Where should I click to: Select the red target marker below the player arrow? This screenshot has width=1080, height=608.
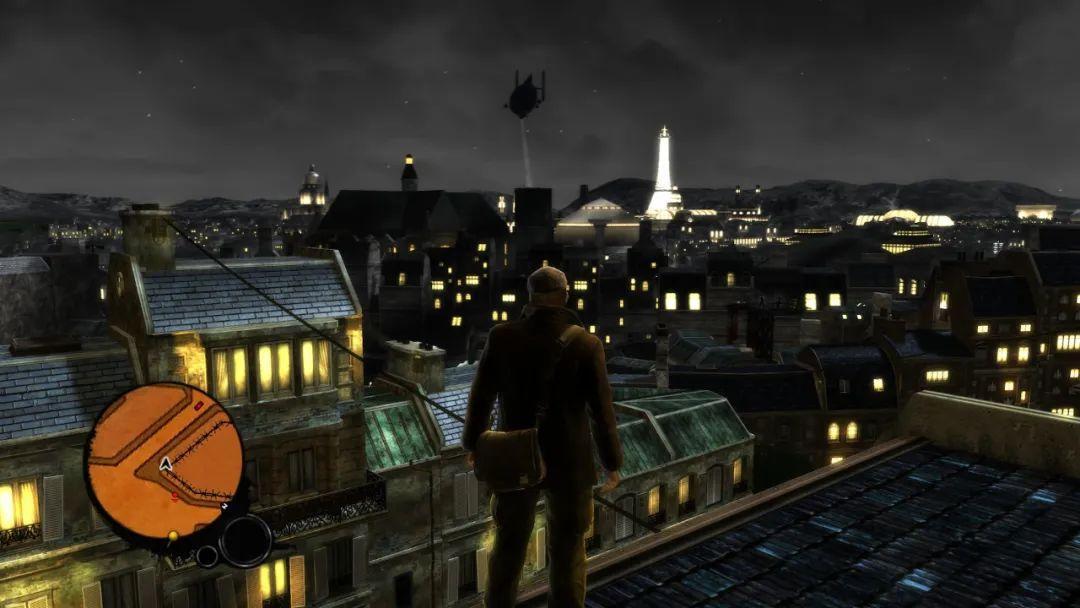174,494
